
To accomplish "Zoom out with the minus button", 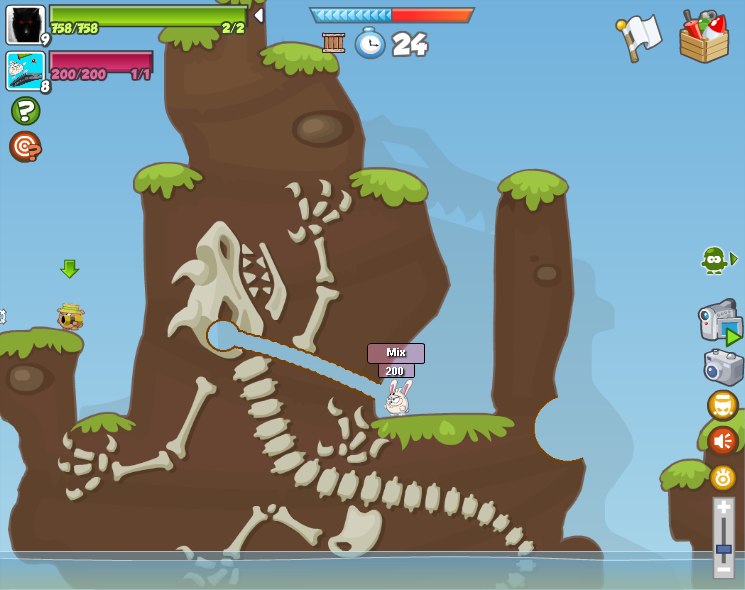I will tap(723, 568).
